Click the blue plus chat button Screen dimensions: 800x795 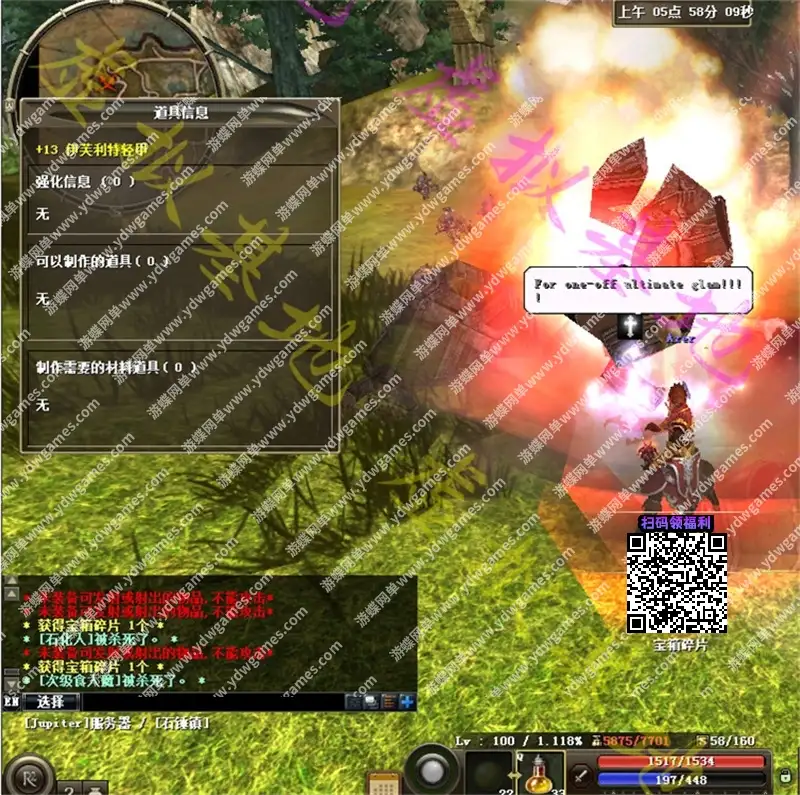407,702
